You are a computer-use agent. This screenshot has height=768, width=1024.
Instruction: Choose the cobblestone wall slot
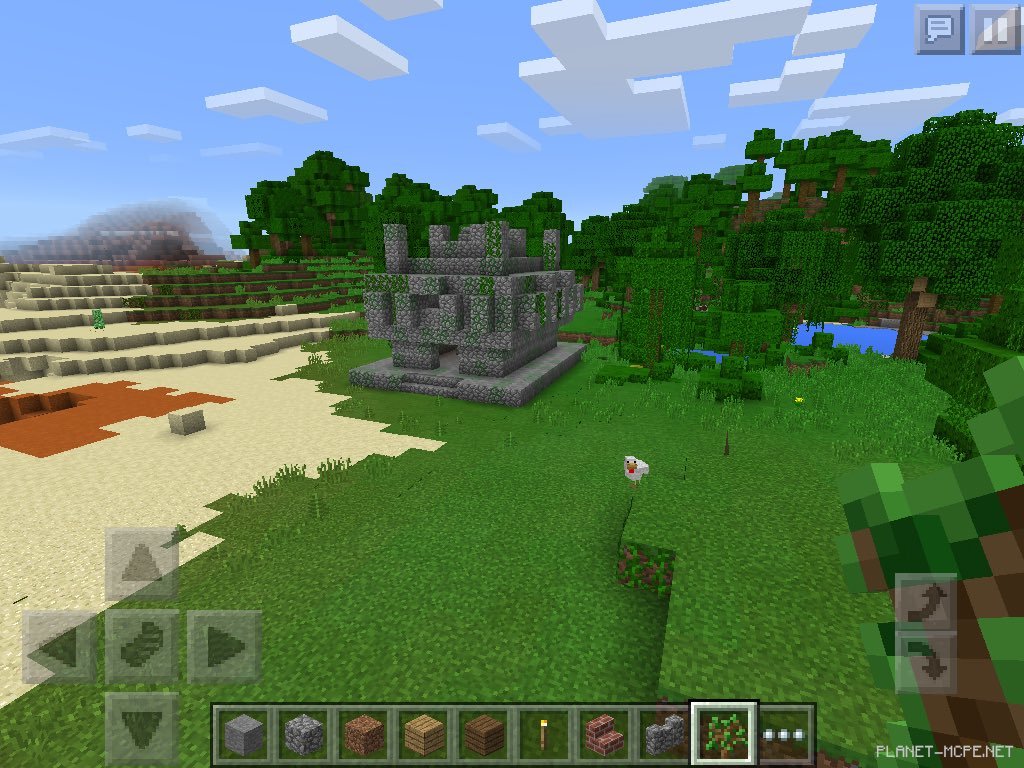coord(662,735)
